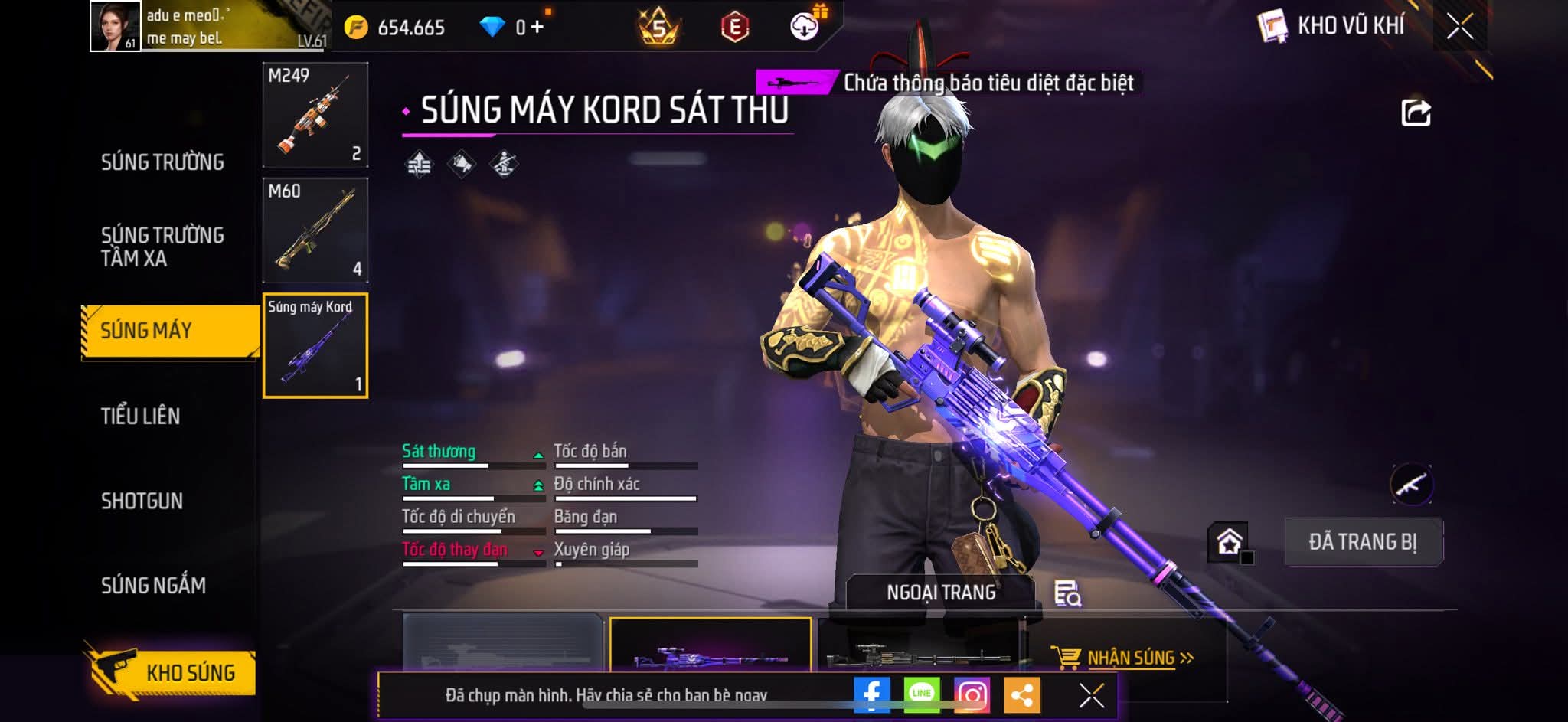Open the NGOẠI TRANG skin tab
The image size is (1568, 722).
tap(941, 593)
